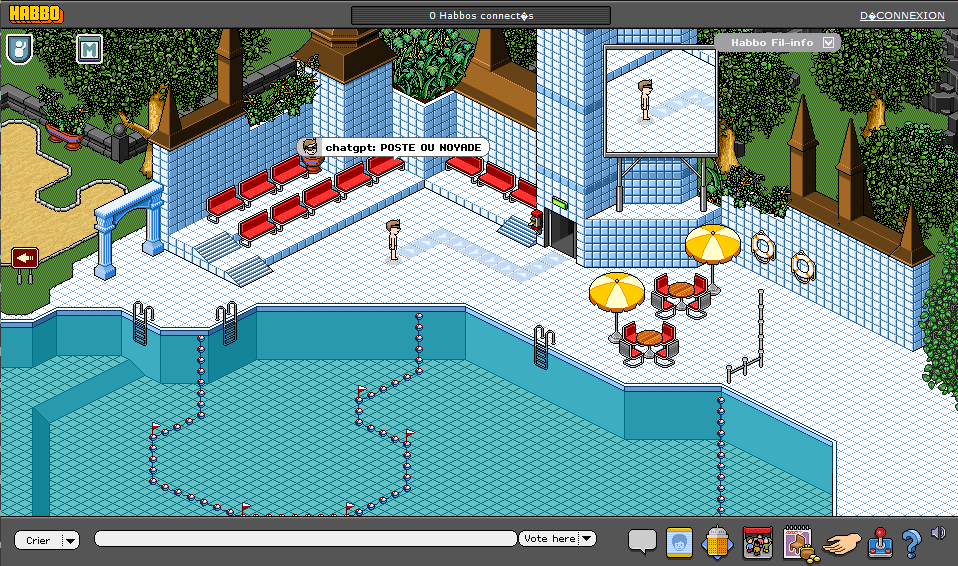
Task: Click the DÉCONNEXION logout link
Action: tap(902, 16)
